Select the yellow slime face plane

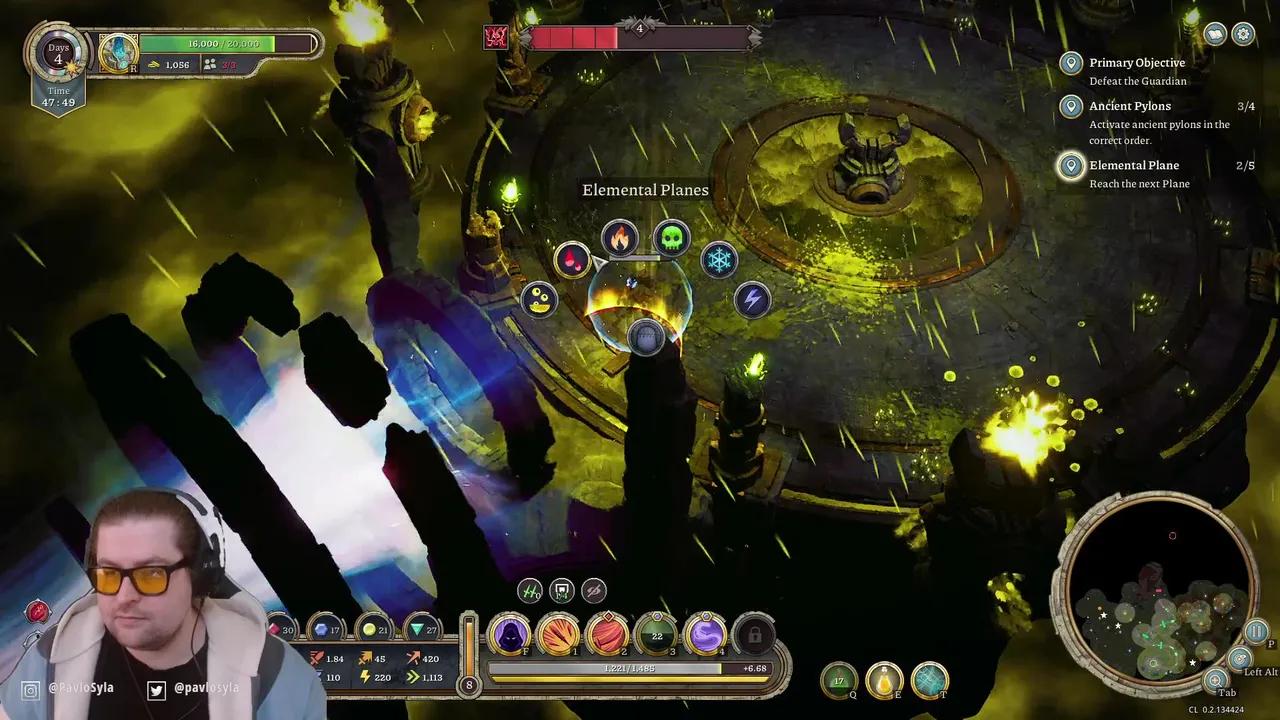[x=540, y=299]
